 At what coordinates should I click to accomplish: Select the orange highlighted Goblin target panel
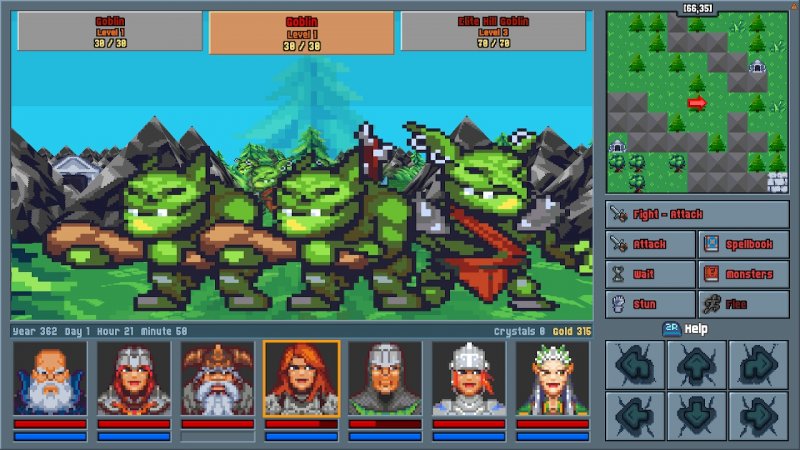tap(302, 33)
